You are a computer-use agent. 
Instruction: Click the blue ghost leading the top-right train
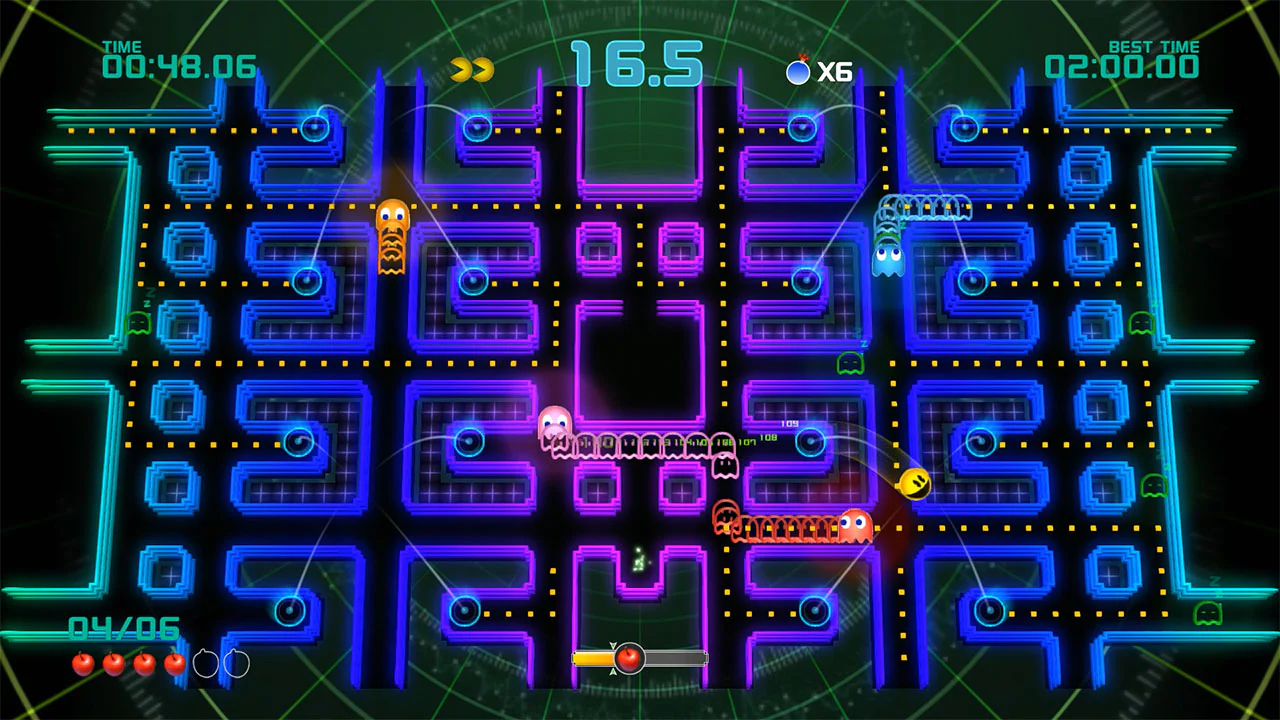[x=888, y=258]
